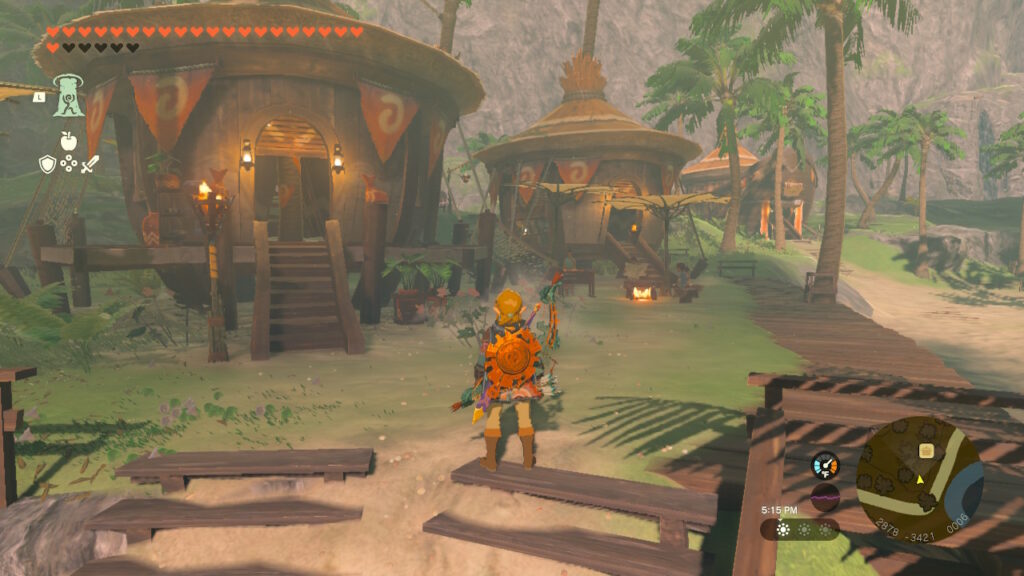
Task: Open the shield quick-select icon
Action: 47,164
